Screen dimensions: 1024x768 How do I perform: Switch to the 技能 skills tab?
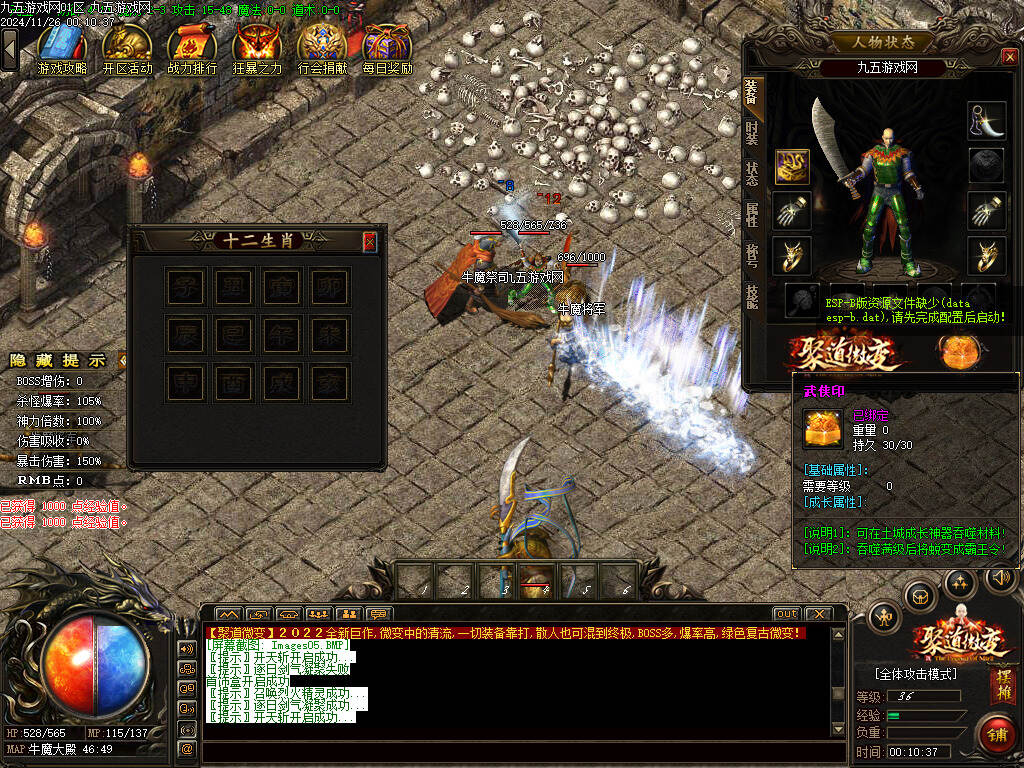point(752,294)
